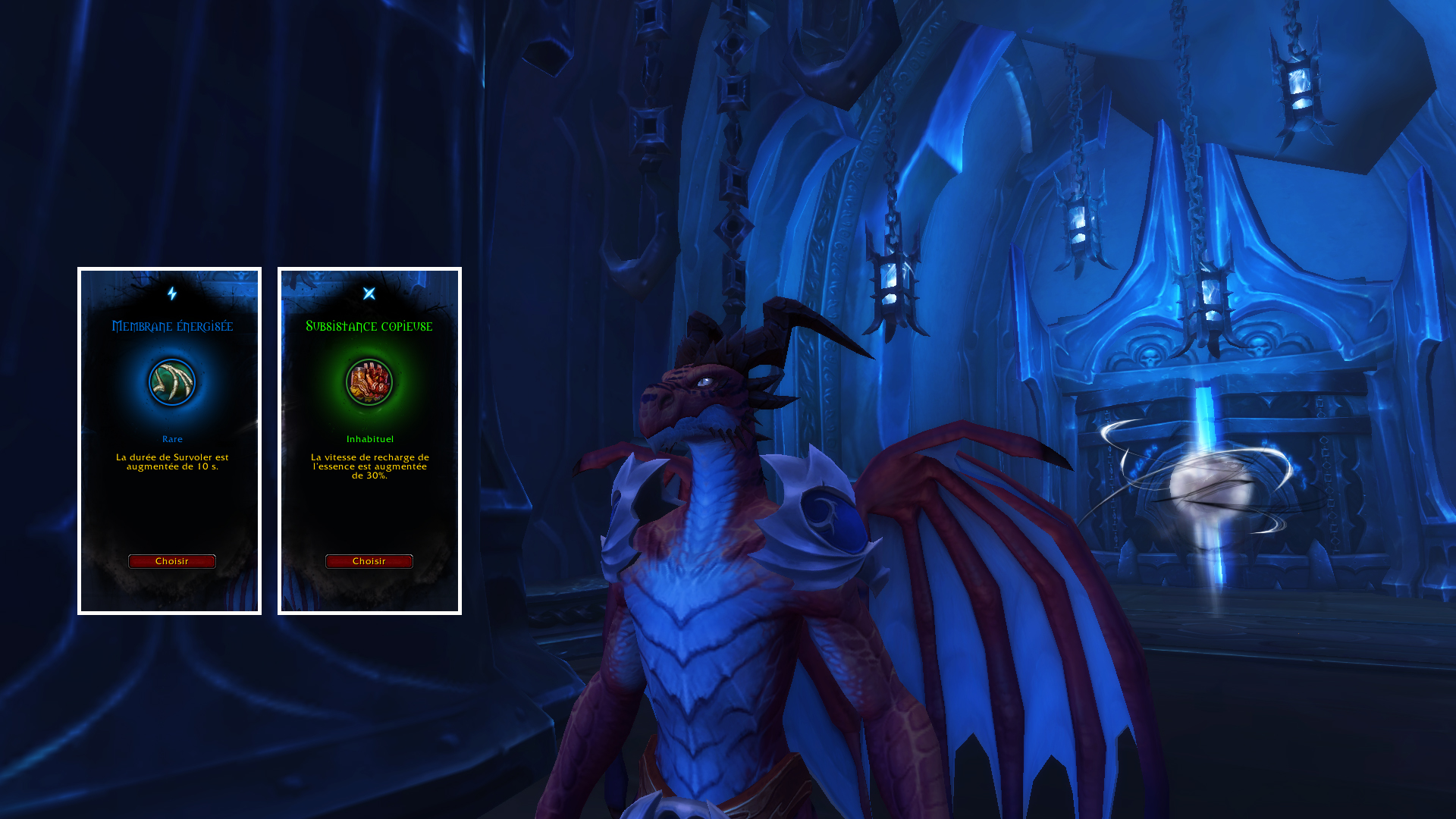Select the Subsistance copieuse food icon

(369, 382)
